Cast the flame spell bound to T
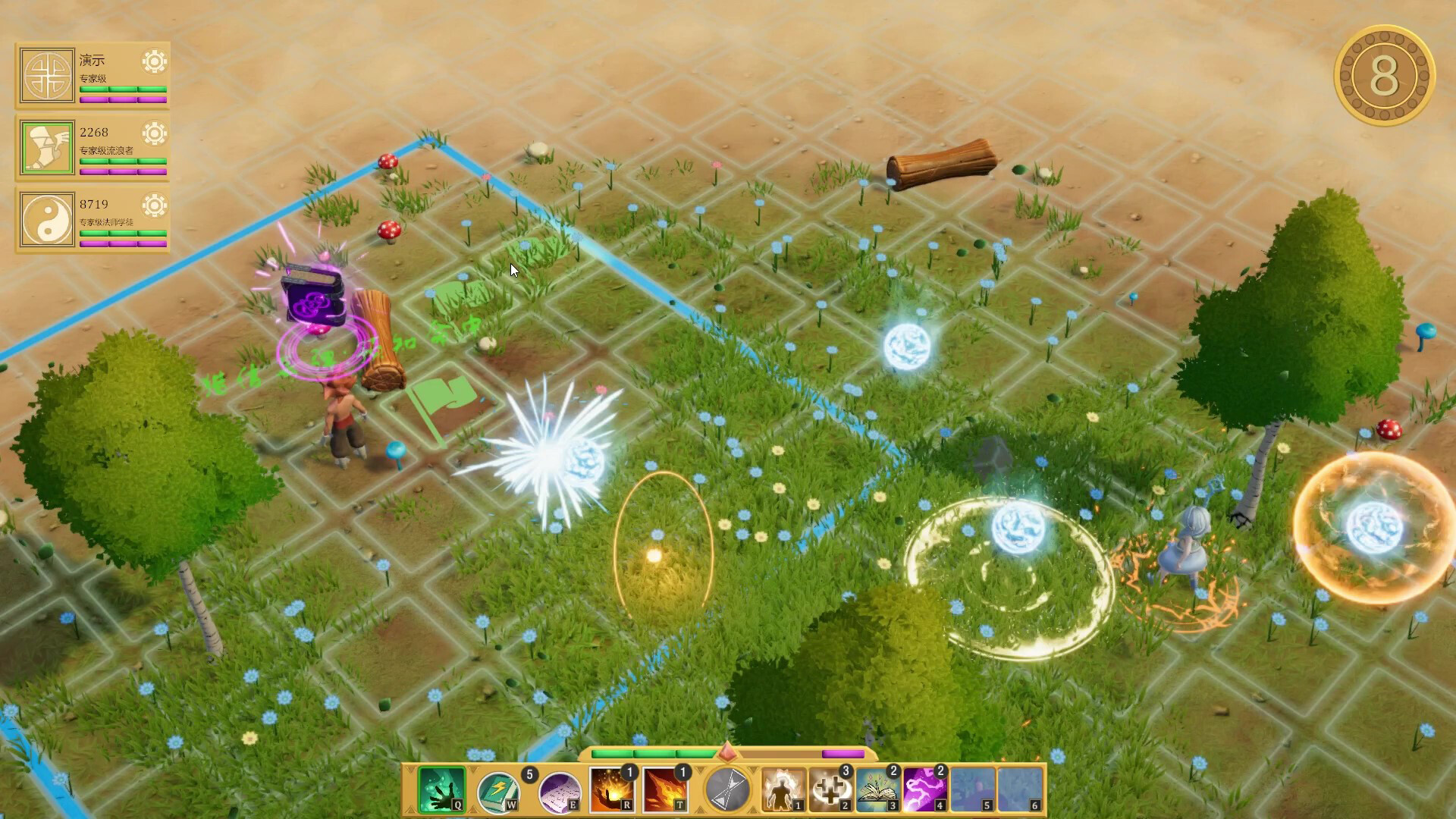1456x819 pixels. (666, 789)
